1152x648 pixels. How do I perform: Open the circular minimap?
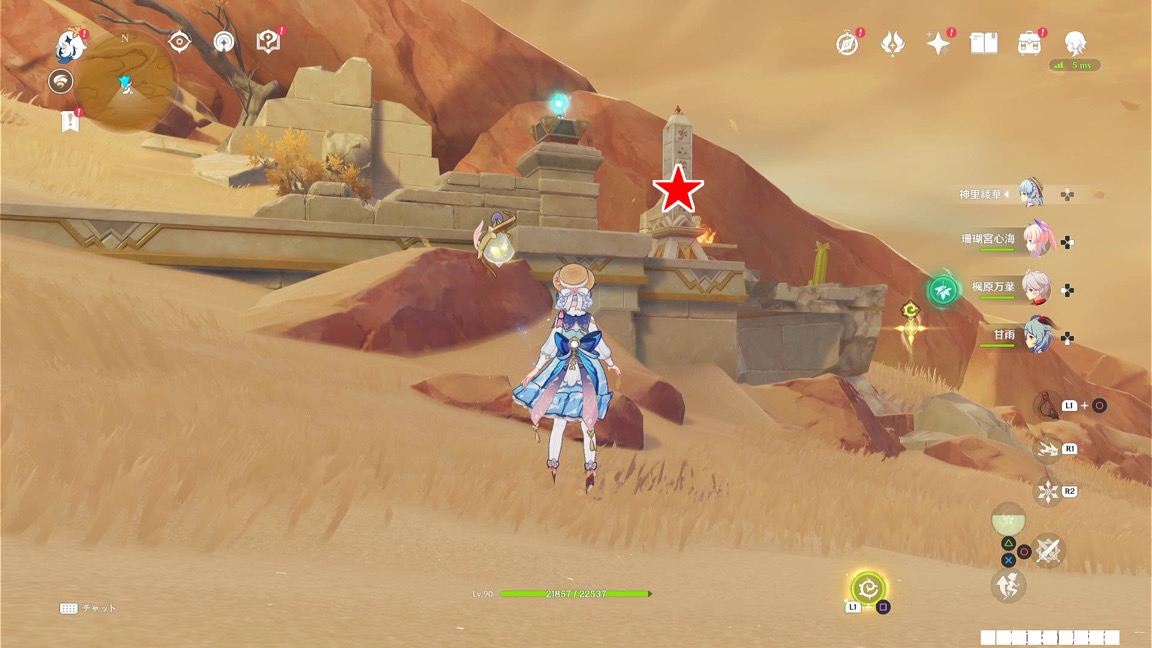(126, 83)
